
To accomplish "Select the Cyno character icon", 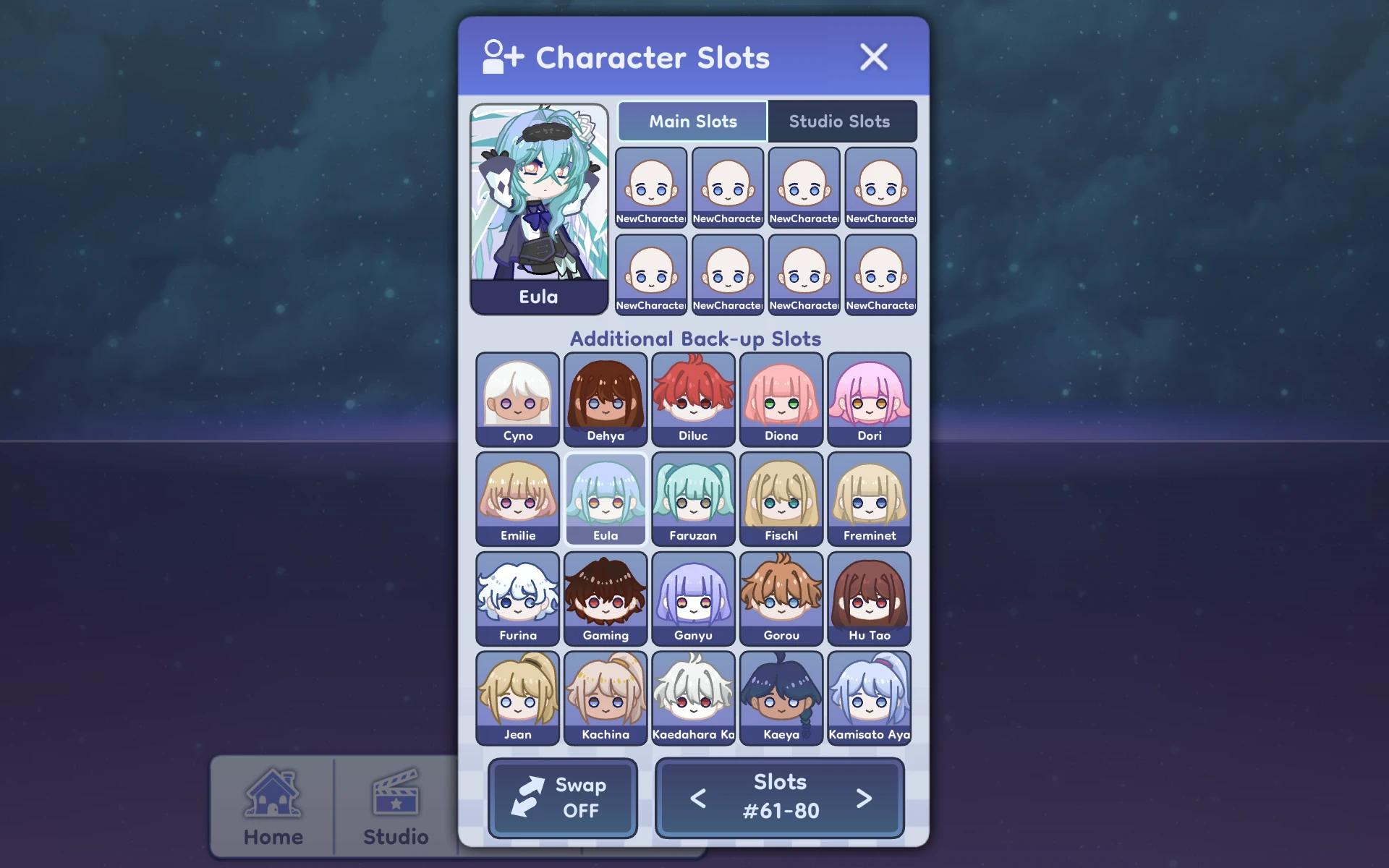I will [x=517, y=399].
